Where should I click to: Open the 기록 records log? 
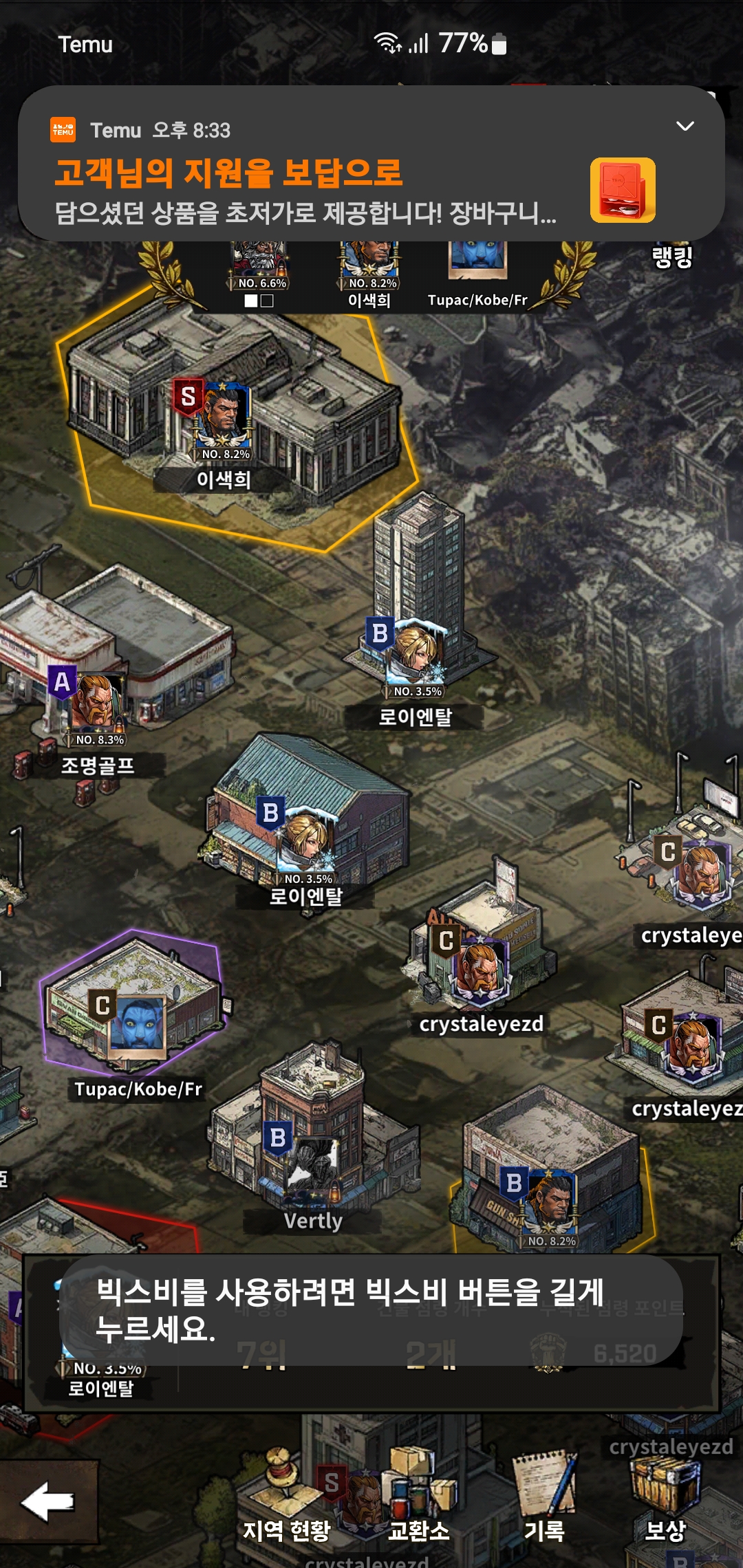click(545, 1499)
